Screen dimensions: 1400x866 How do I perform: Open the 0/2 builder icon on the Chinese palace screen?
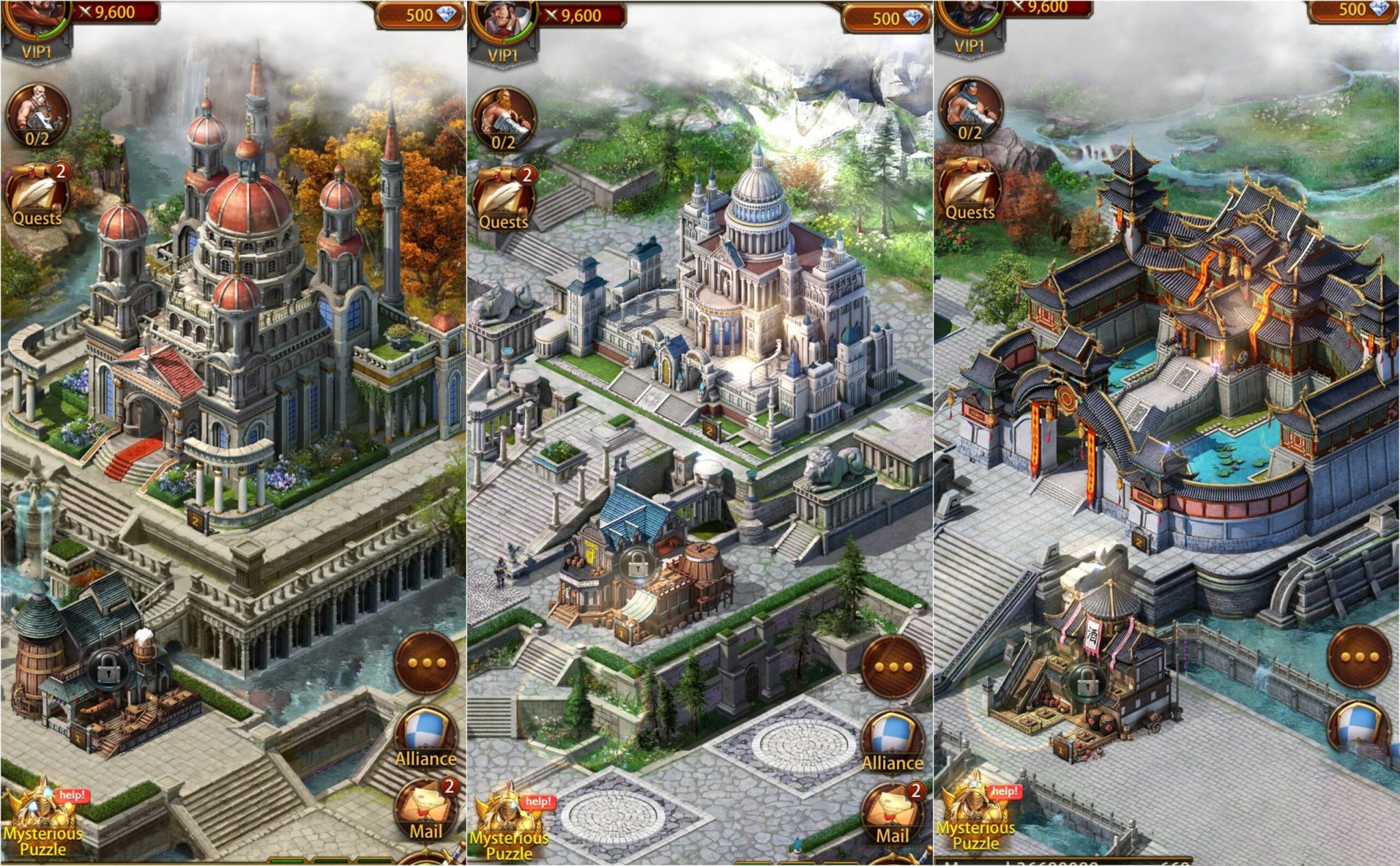coord(970,111)
